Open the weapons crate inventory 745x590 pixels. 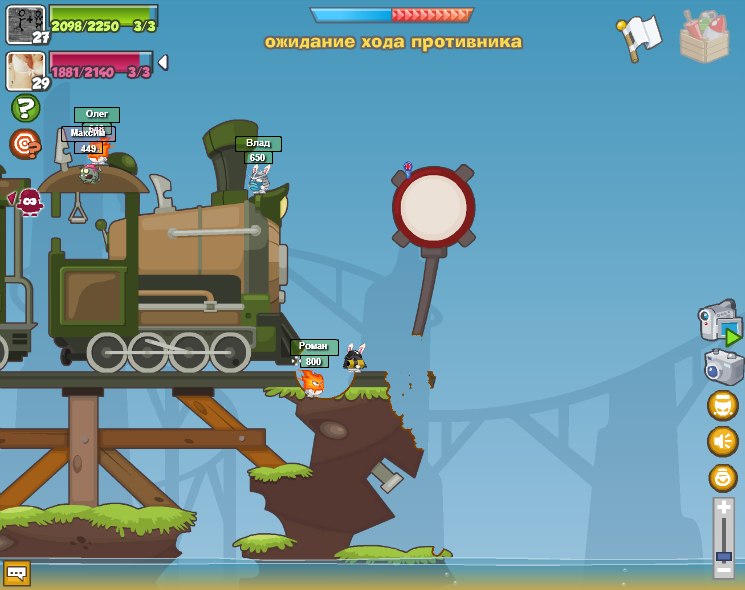pos(704,36)
